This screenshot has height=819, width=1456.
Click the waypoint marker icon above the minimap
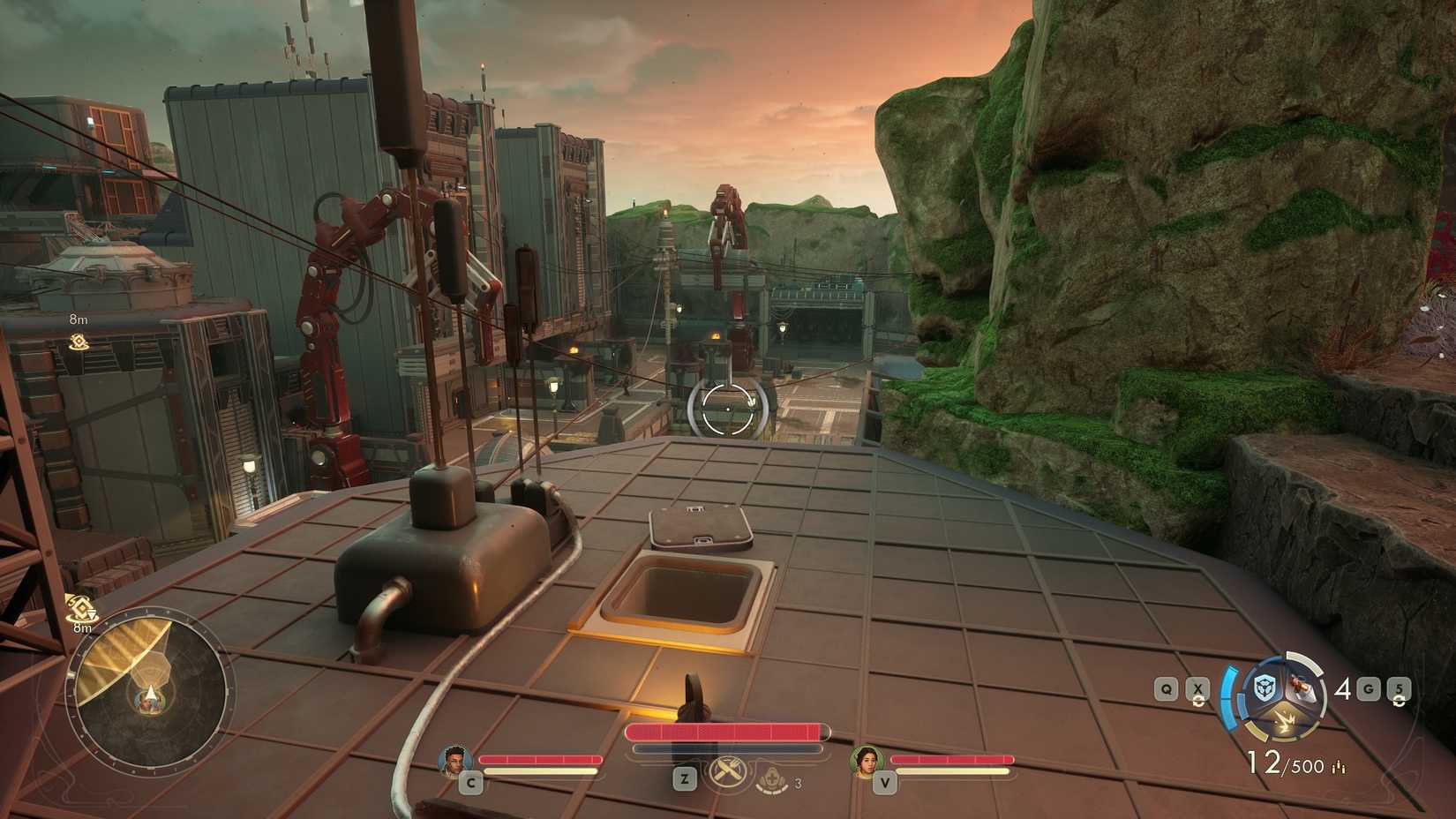pyautogui.click(x=81, y=609)
